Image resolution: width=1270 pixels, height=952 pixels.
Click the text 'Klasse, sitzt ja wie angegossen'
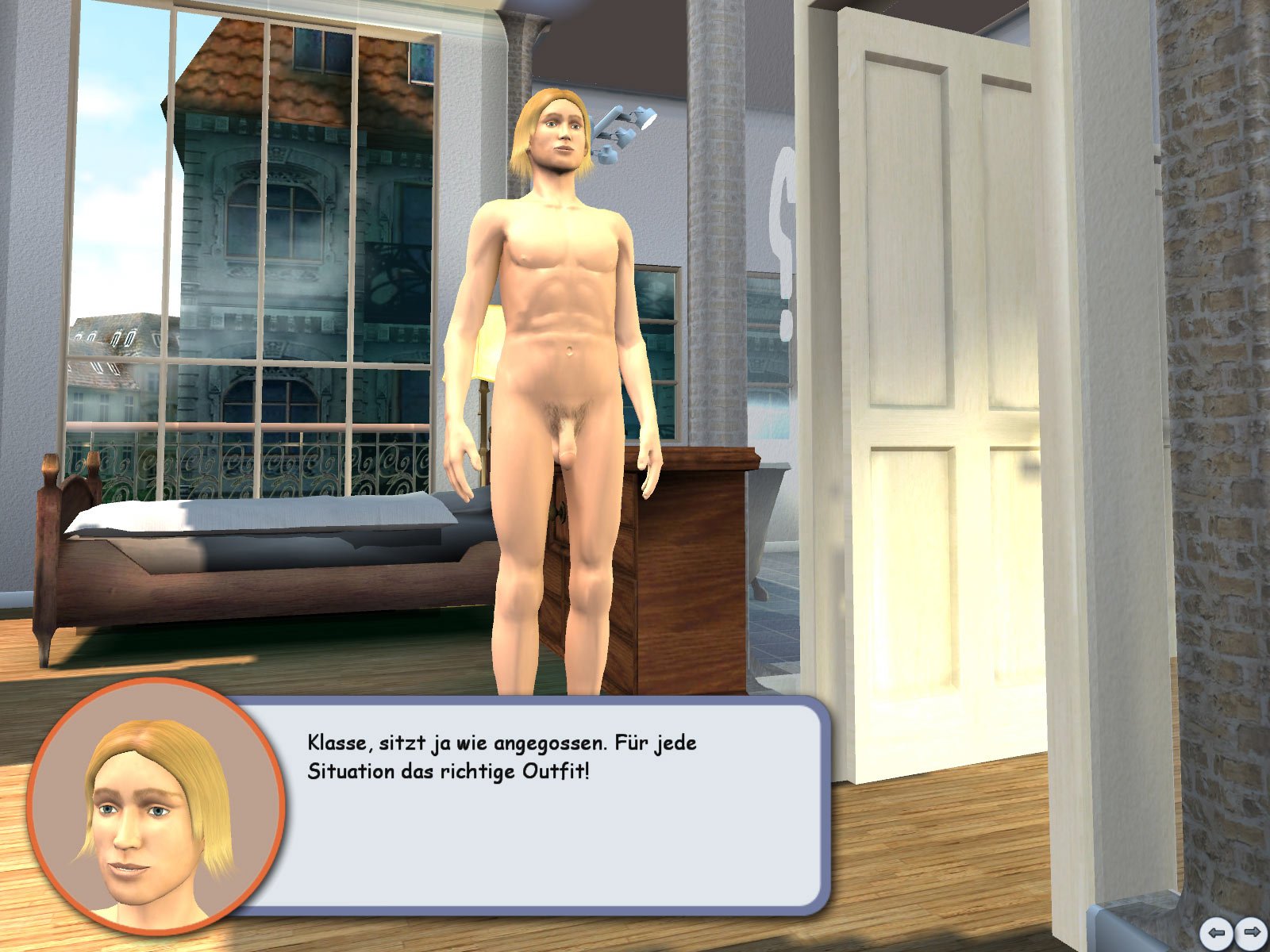pyautogui.click(x=500, y=744)
